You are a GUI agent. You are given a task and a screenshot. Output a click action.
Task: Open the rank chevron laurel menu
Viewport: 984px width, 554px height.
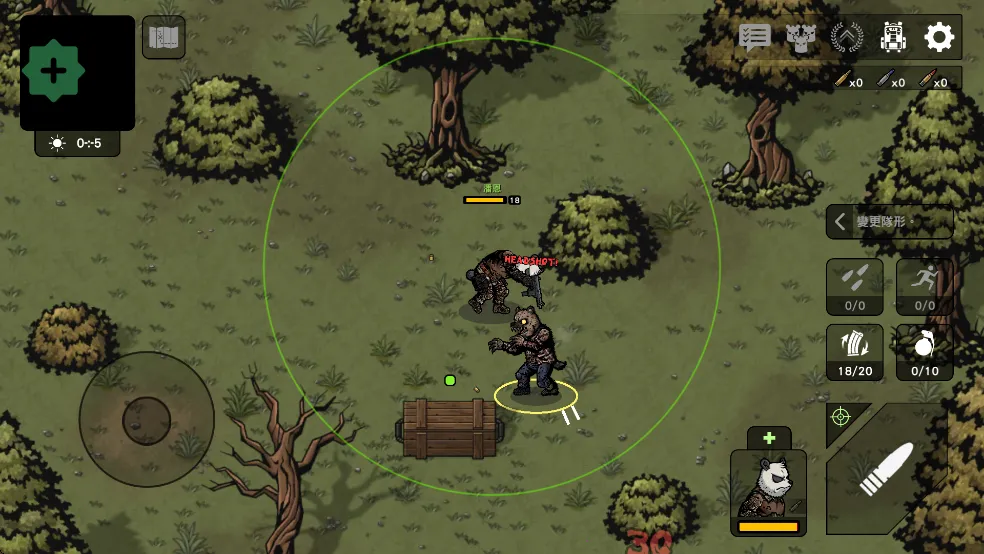click(x=847, y=38)
